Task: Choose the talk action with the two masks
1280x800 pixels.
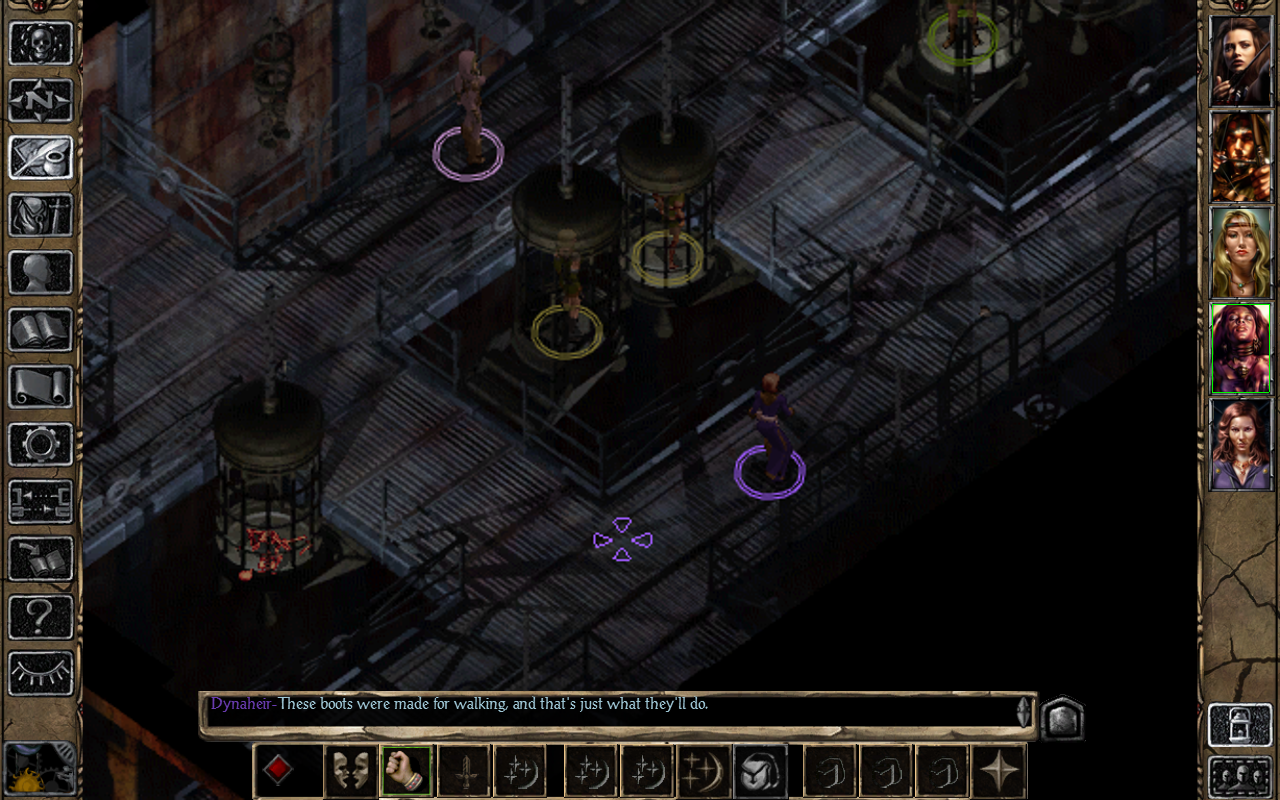Action: pyautogui.click(x=351, y=771)
